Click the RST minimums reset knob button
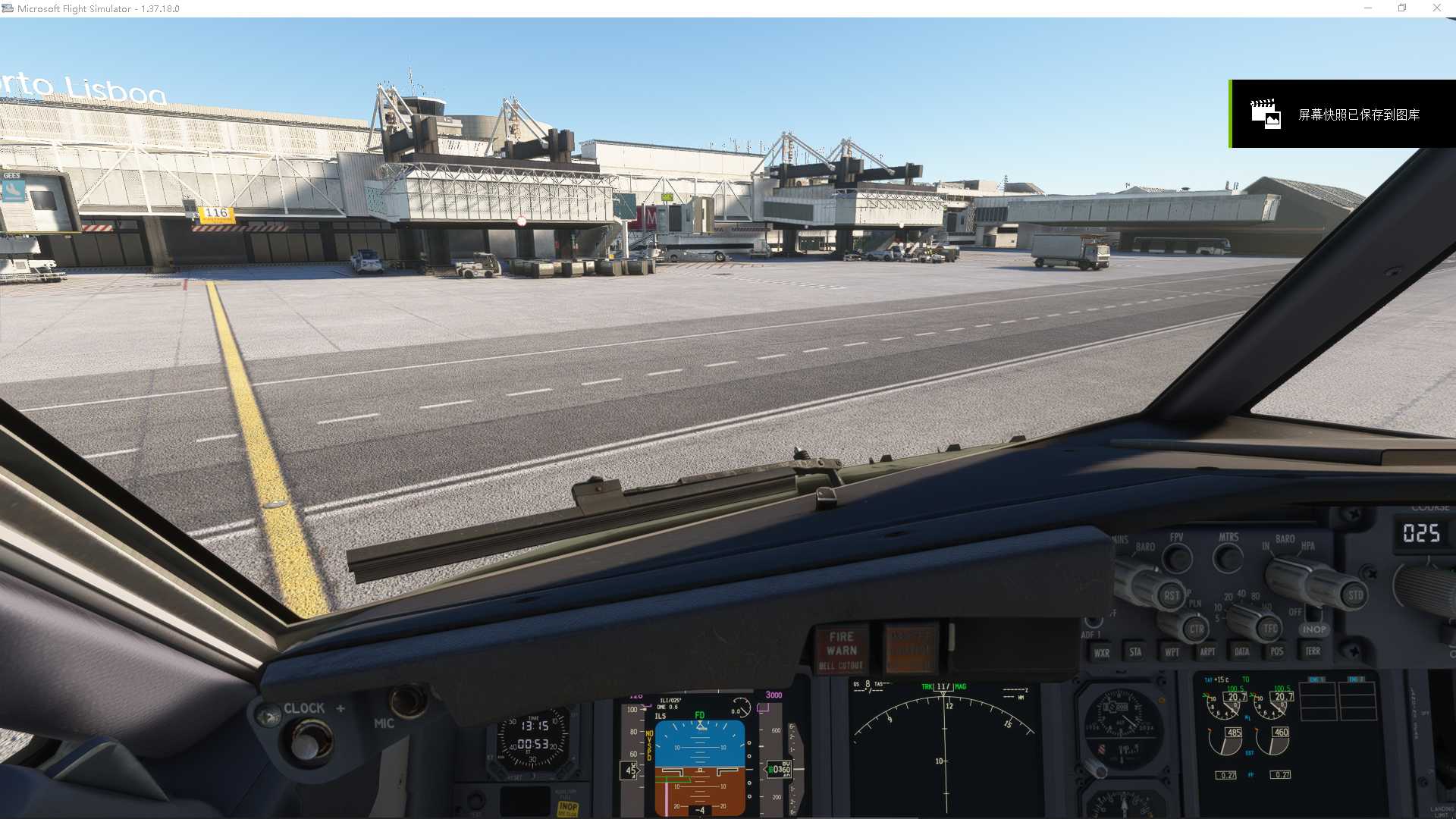Viewport: 1456px width, 819px height. pyautogui.click(x=1171, y=595)
